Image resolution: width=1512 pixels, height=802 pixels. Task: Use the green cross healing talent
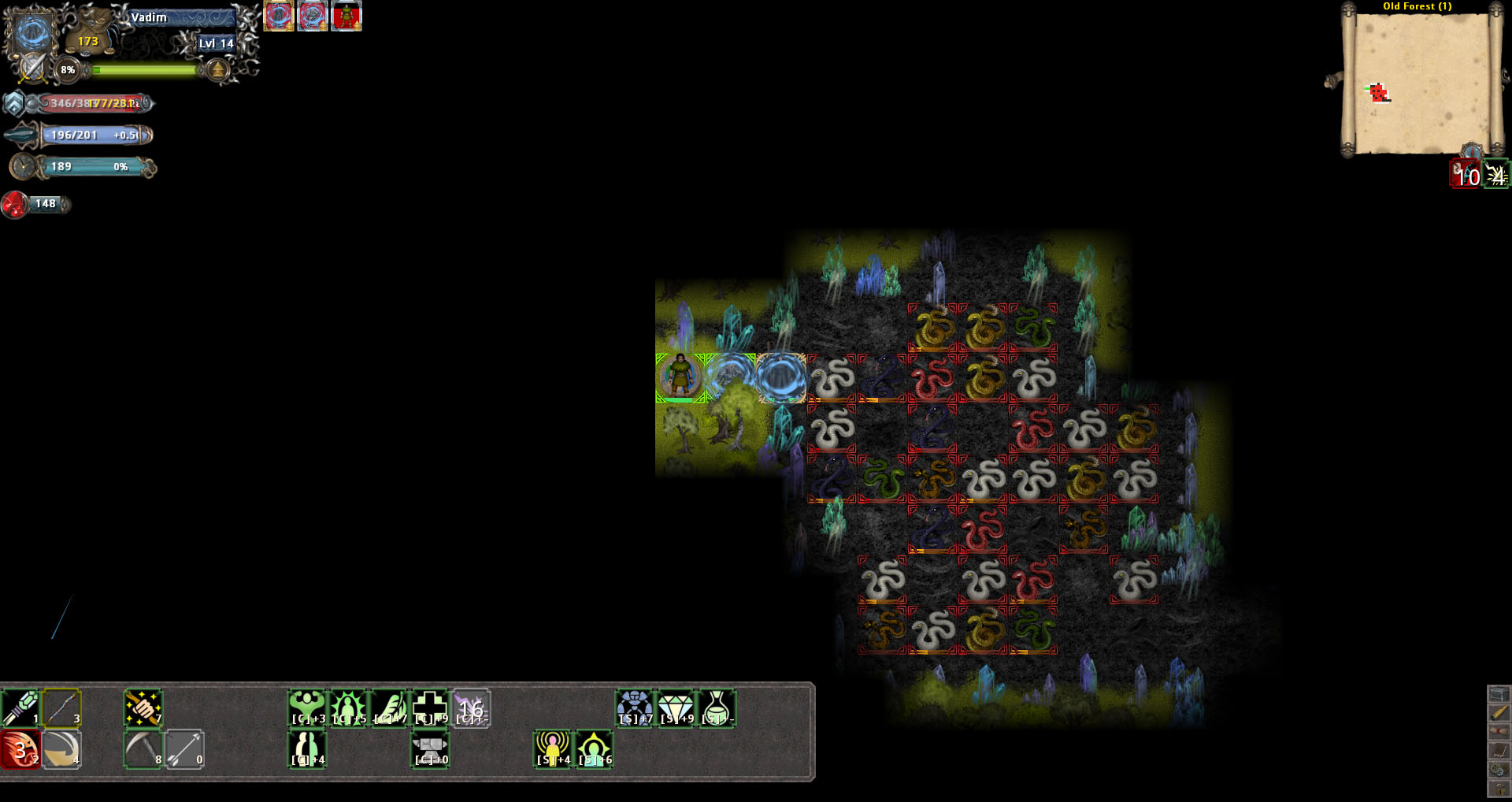tap(430, 707)
